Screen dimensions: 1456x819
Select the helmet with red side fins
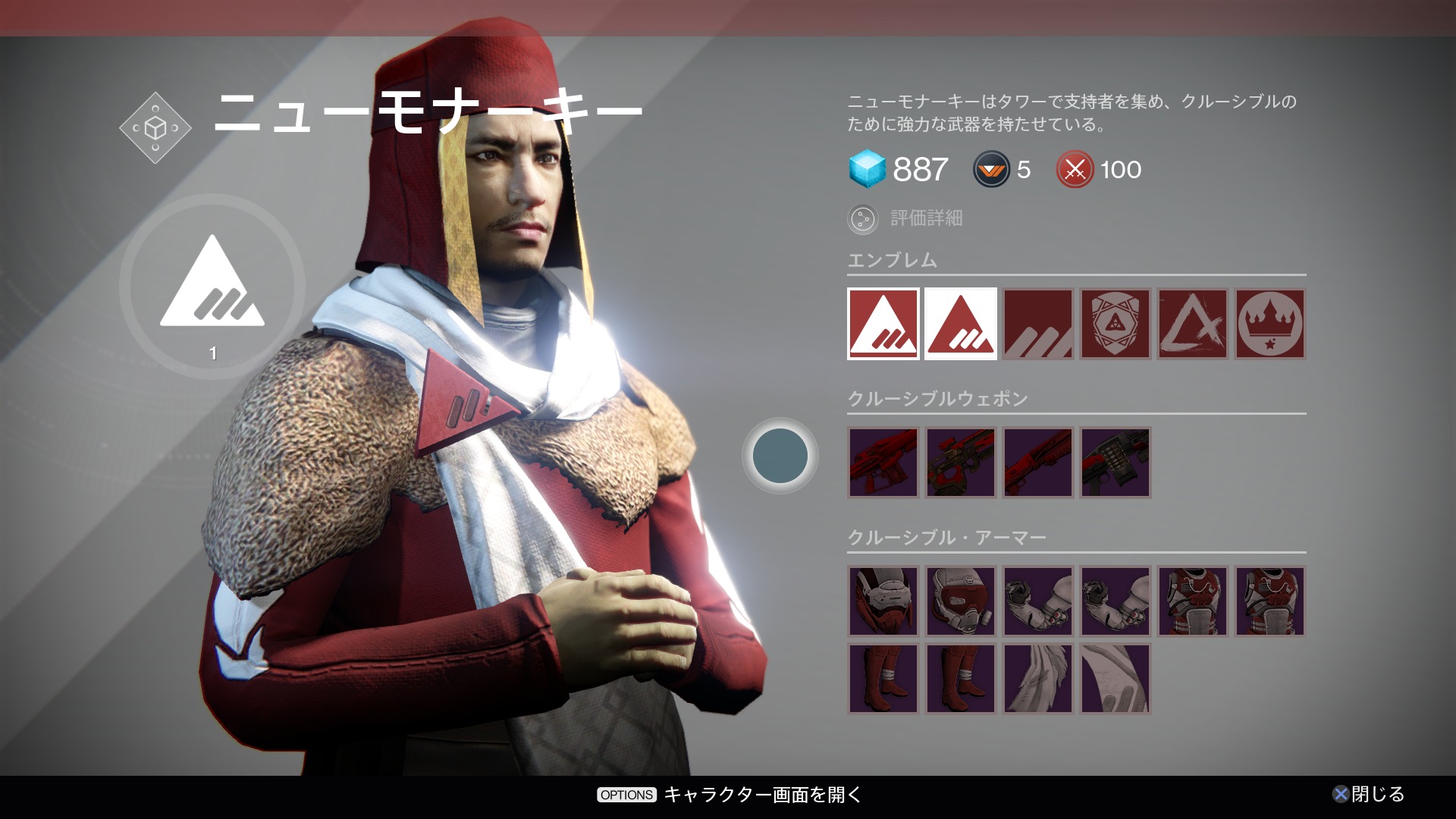click(883, 601)
